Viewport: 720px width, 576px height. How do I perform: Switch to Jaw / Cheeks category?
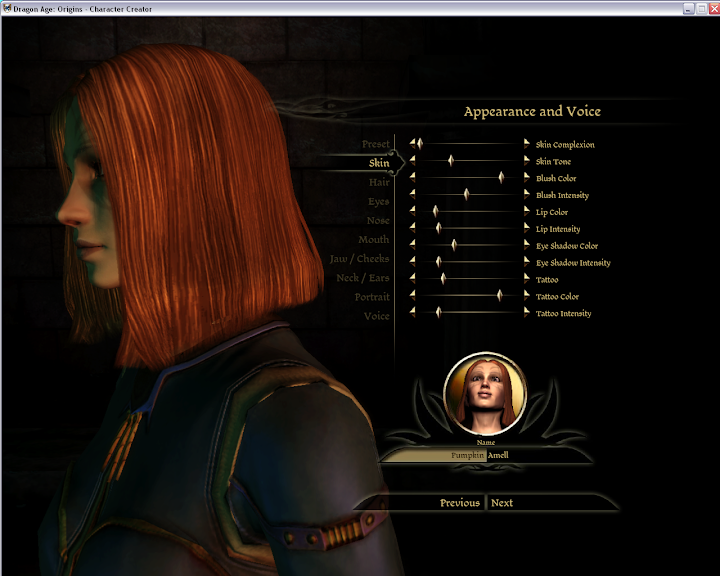tap(360, 259)
